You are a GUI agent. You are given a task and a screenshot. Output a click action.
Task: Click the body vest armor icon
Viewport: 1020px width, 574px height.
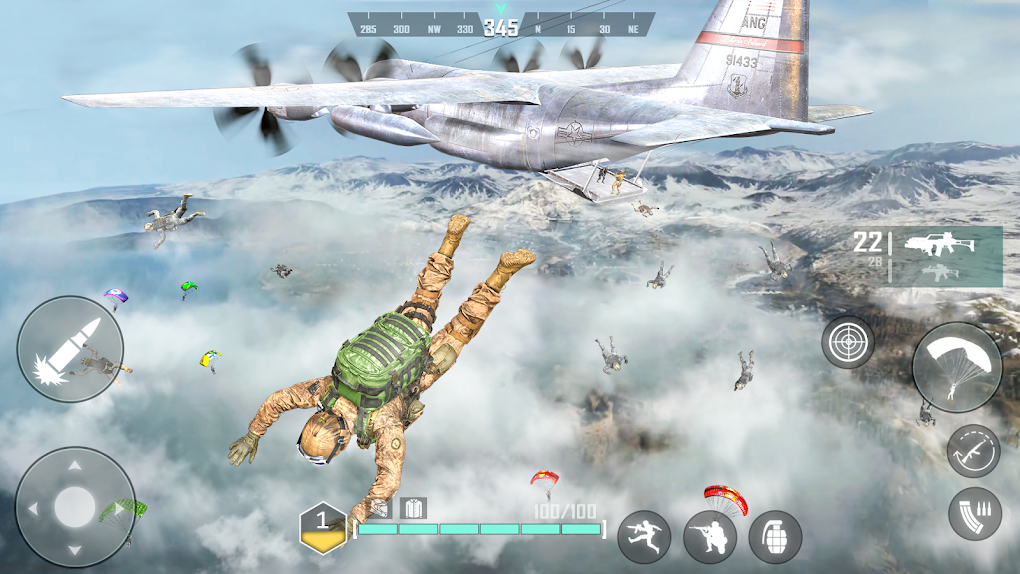(413, 508)
